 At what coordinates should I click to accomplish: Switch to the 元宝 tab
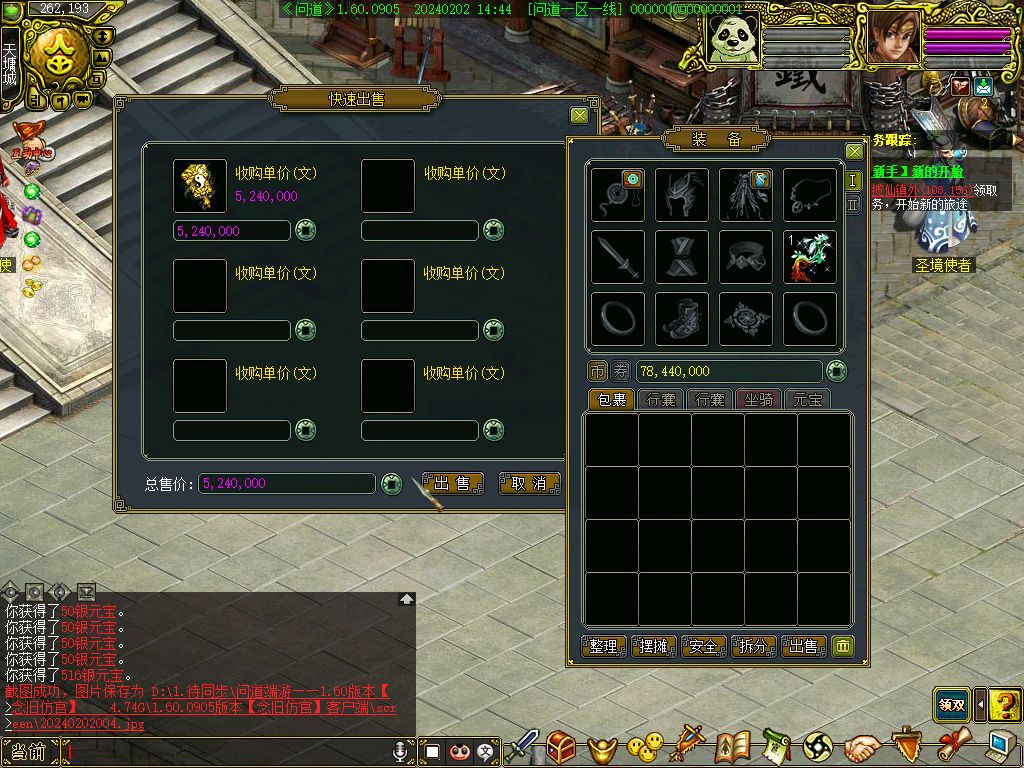pos(807,399)
